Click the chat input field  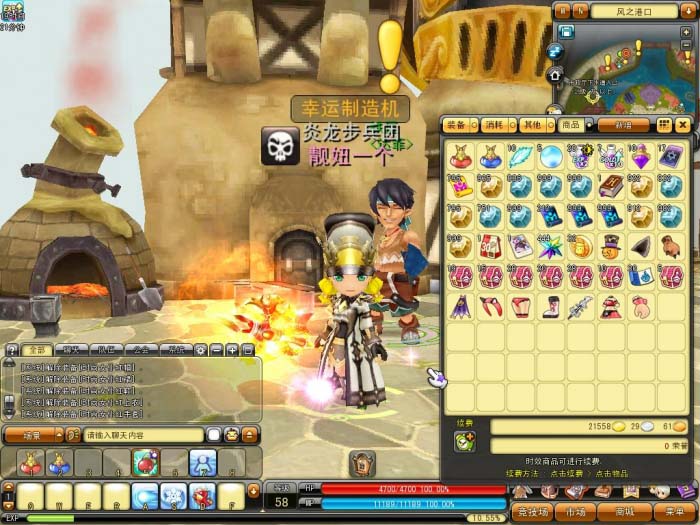(143, 435)
